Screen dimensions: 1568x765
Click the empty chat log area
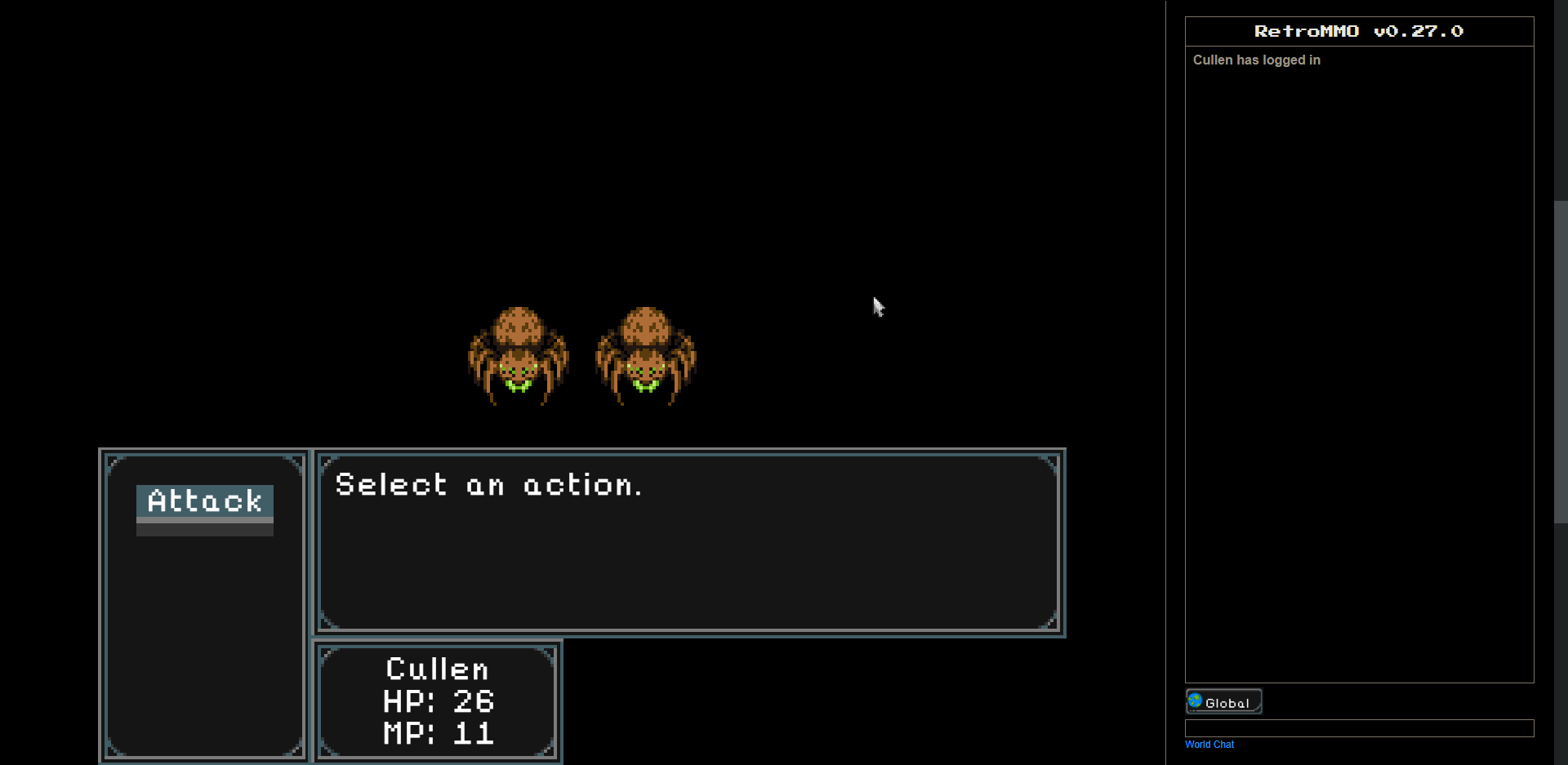coord(1358,367)
